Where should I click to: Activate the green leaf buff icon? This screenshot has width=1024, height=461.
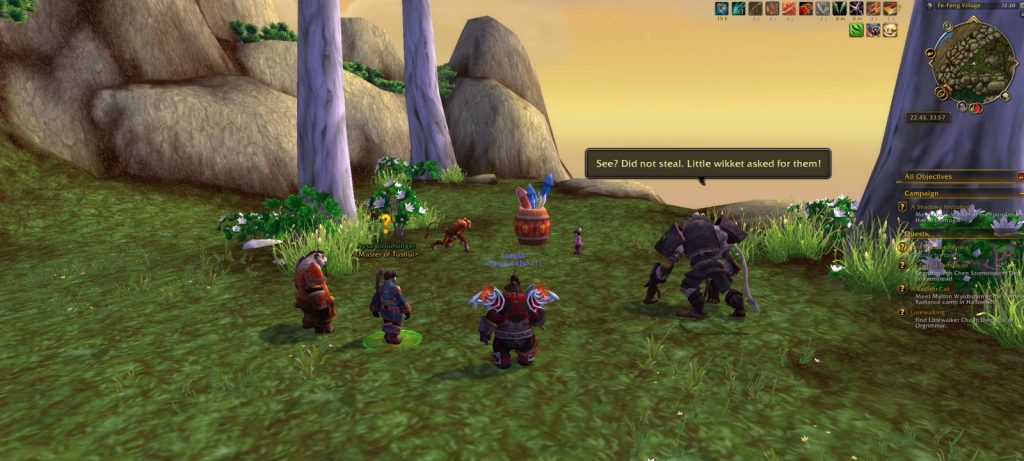[856, 30]
